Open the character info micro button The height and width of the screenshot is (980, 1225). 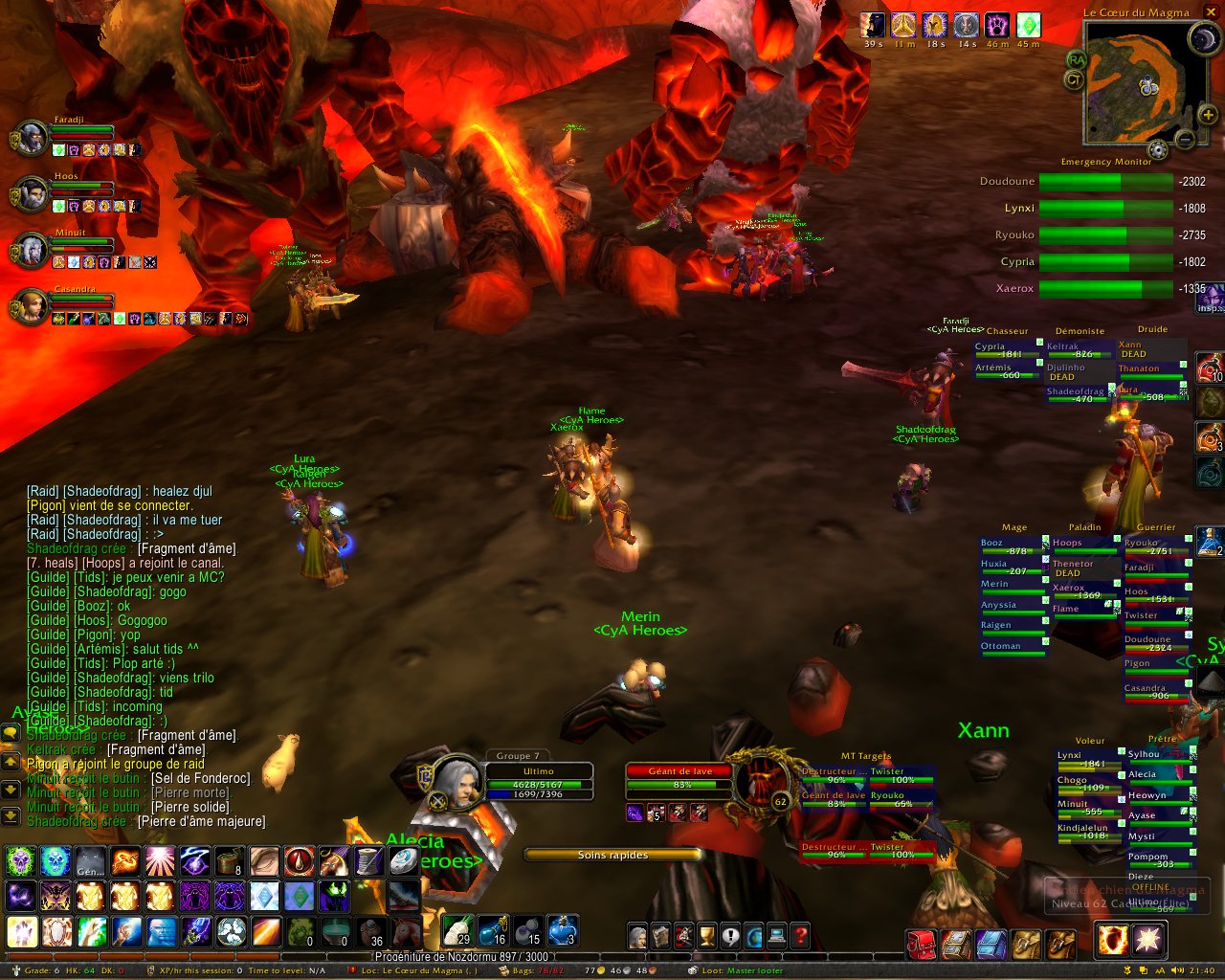click(x=637, y=935)
